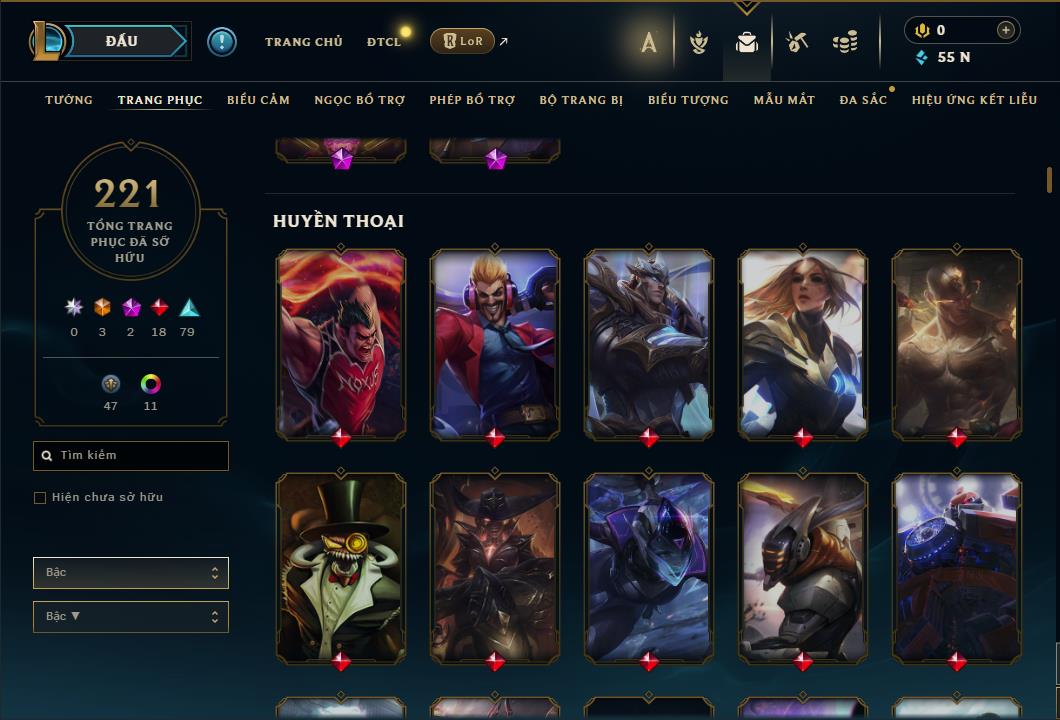Open the MẪU MẮT tab
The image size is (1060, 720).
pos(784,100)
